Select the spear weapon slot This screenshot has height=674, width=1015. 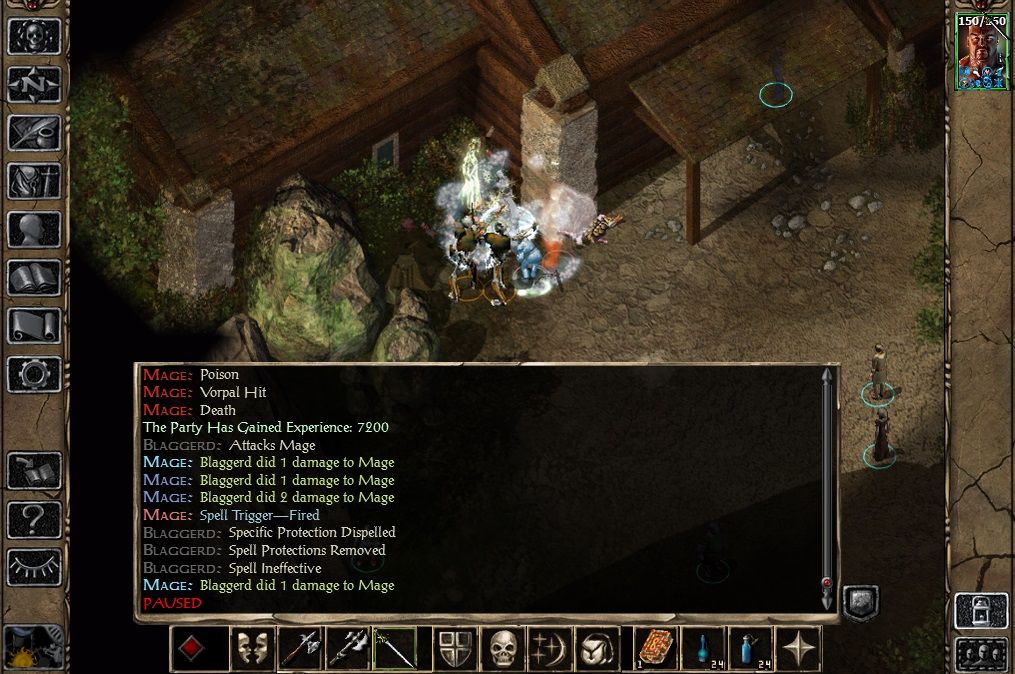tap(394, 649)
